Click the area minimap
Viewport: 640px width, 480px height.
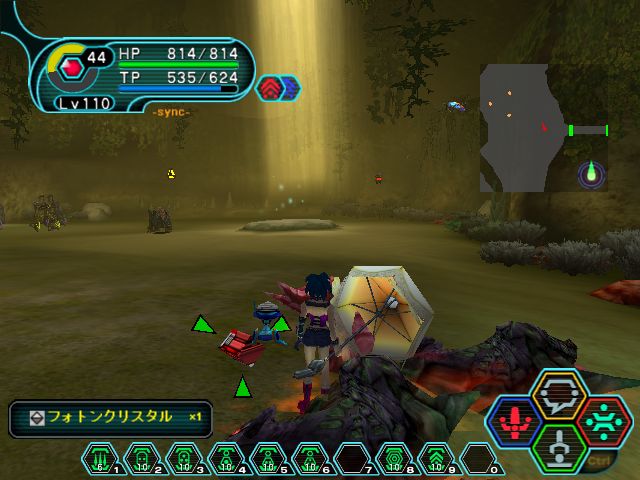click(515, 127)
